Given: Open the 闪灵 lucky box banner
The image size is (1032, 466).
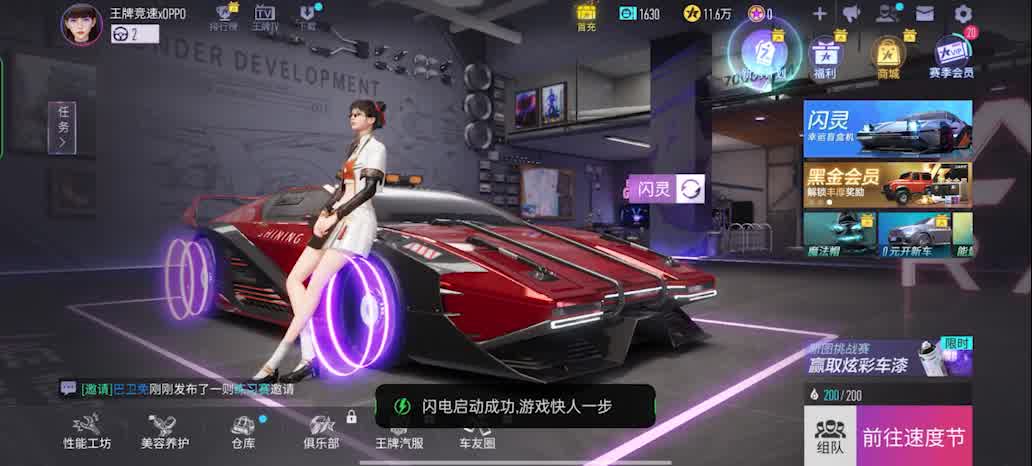Looking at the screenshot, I should [887, 128].
